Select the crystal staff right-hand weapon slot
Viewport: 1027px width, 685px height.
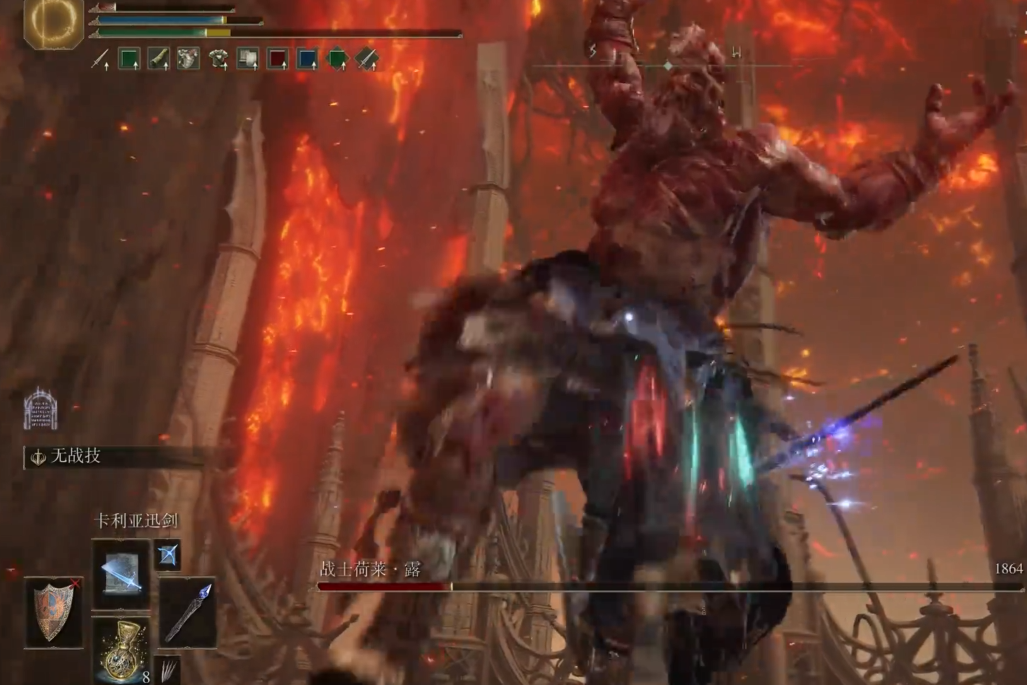pos(188,611)
